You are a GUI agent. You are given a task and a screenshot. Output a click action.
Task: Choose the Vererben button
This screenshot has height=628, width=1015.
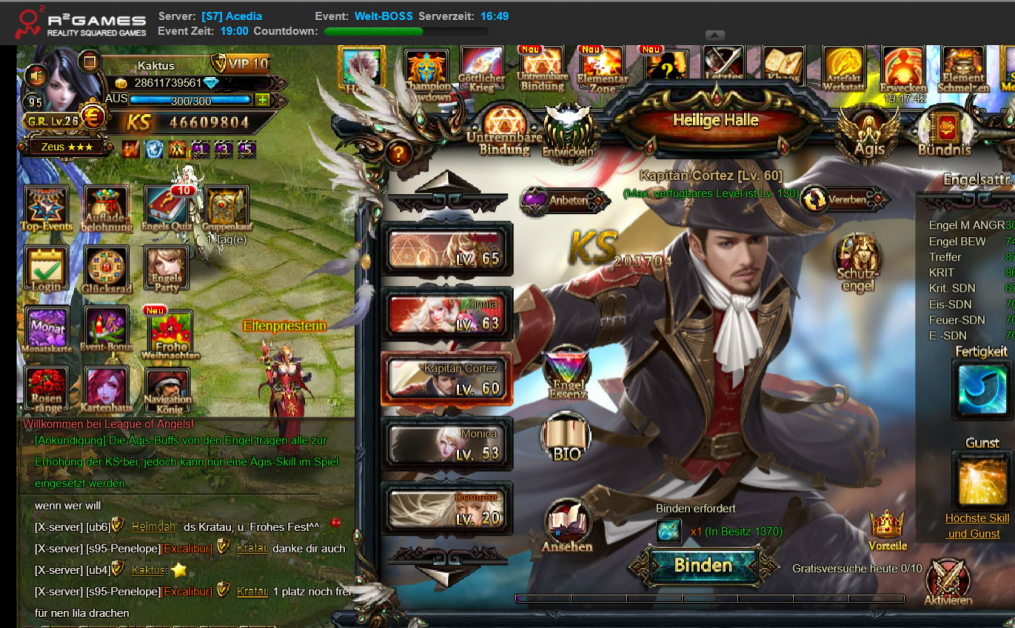tap(834, 199)
